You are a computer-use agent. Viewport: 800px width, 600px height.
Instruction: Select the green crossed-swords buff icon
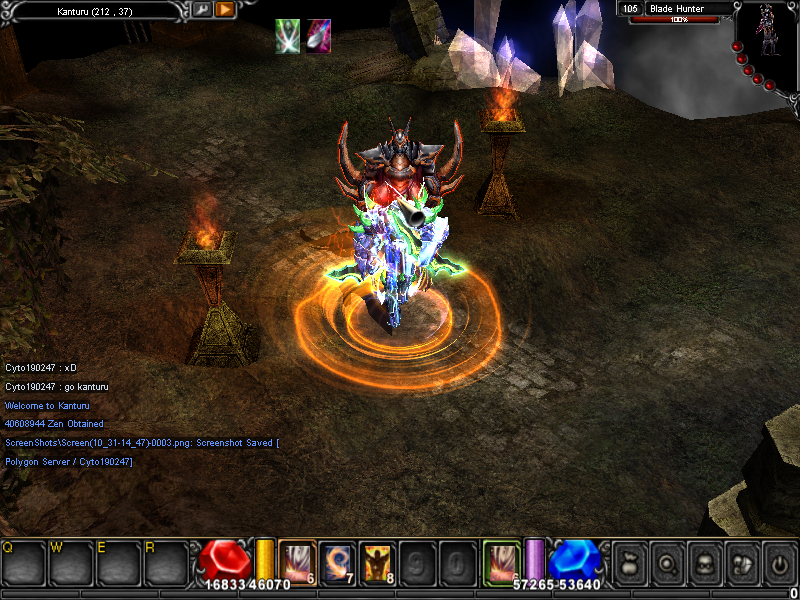pyautogui.click(x=288, y=37)
